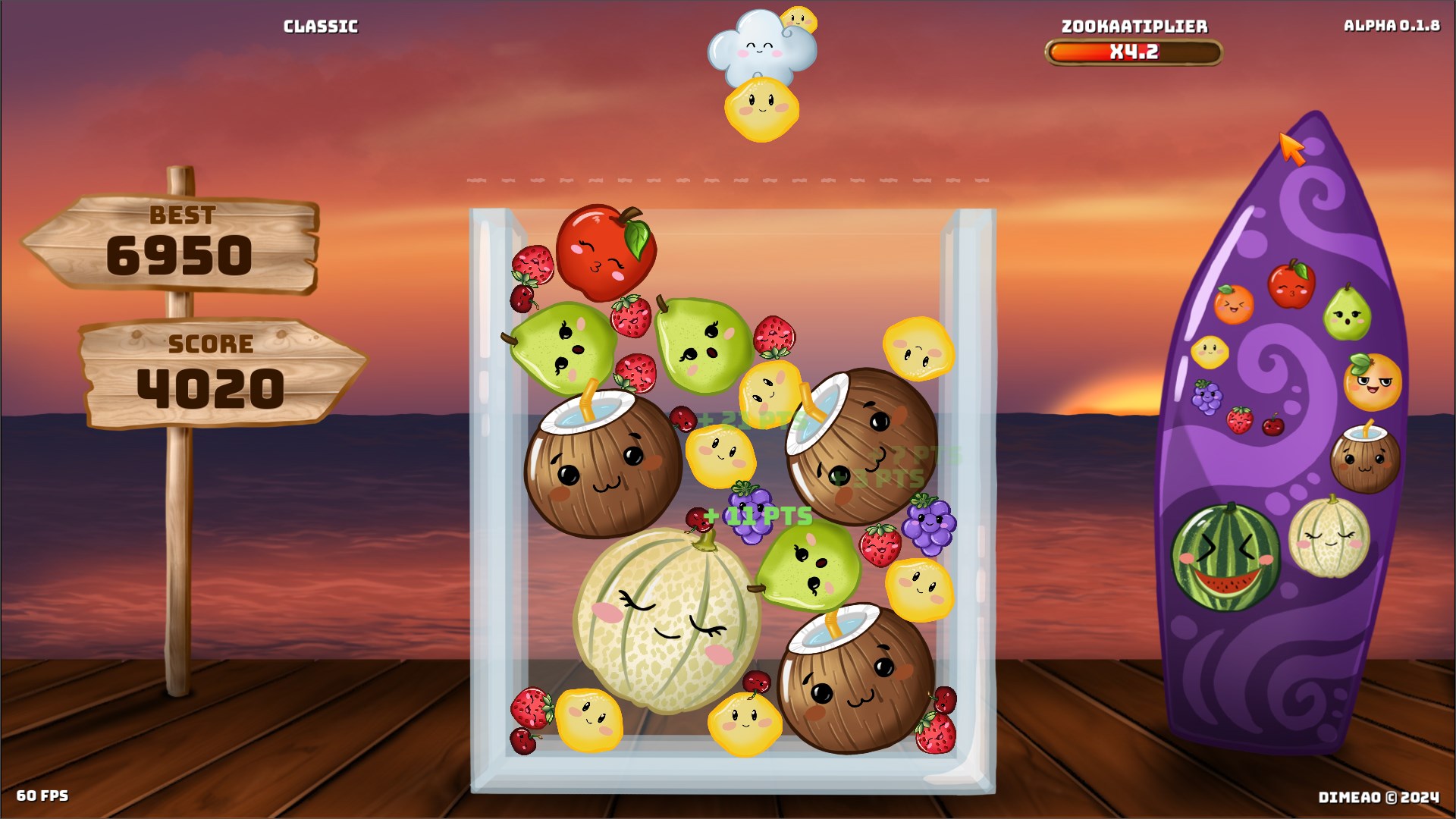Click the cantaloupe melon on the surfboard chart
The height and width of the screenshot is (819, 1456).
coord(1329,537)
